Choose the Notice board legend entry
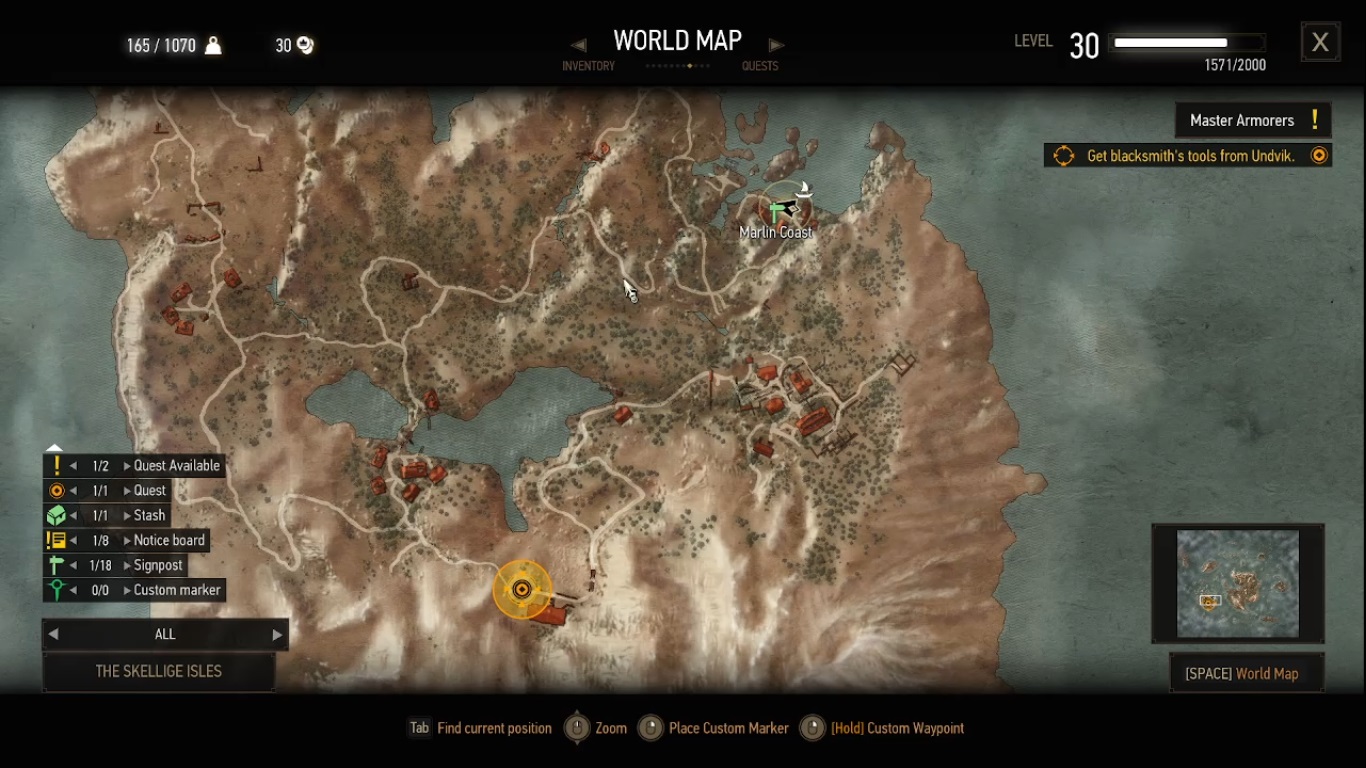This screenshot has height=768, width=1366. click(x=169, y=541)
